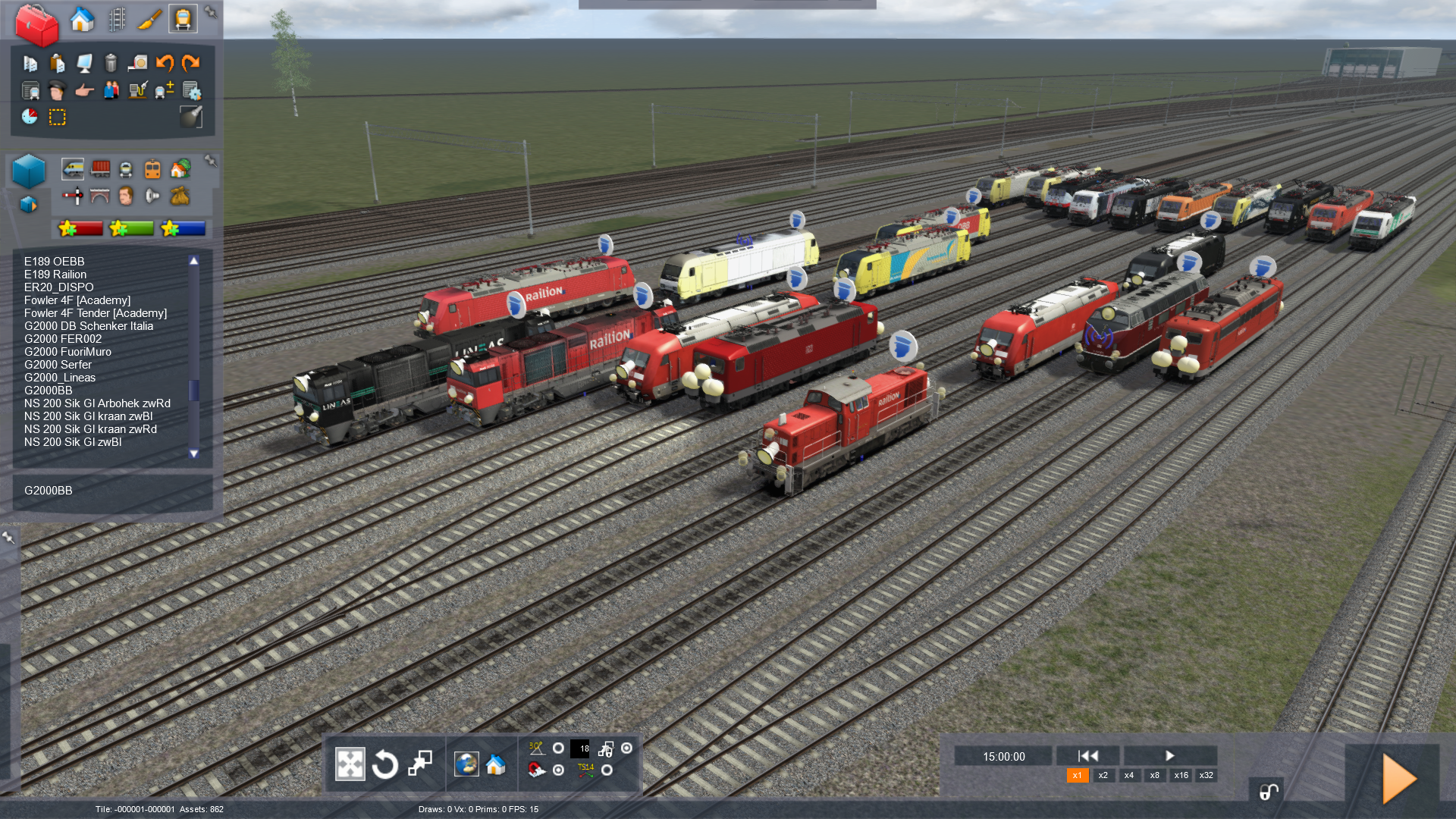Pick Fowler 4F Tender [Academy] entry
Viewport: 1456px width, 819px height.
coord(96,313)
